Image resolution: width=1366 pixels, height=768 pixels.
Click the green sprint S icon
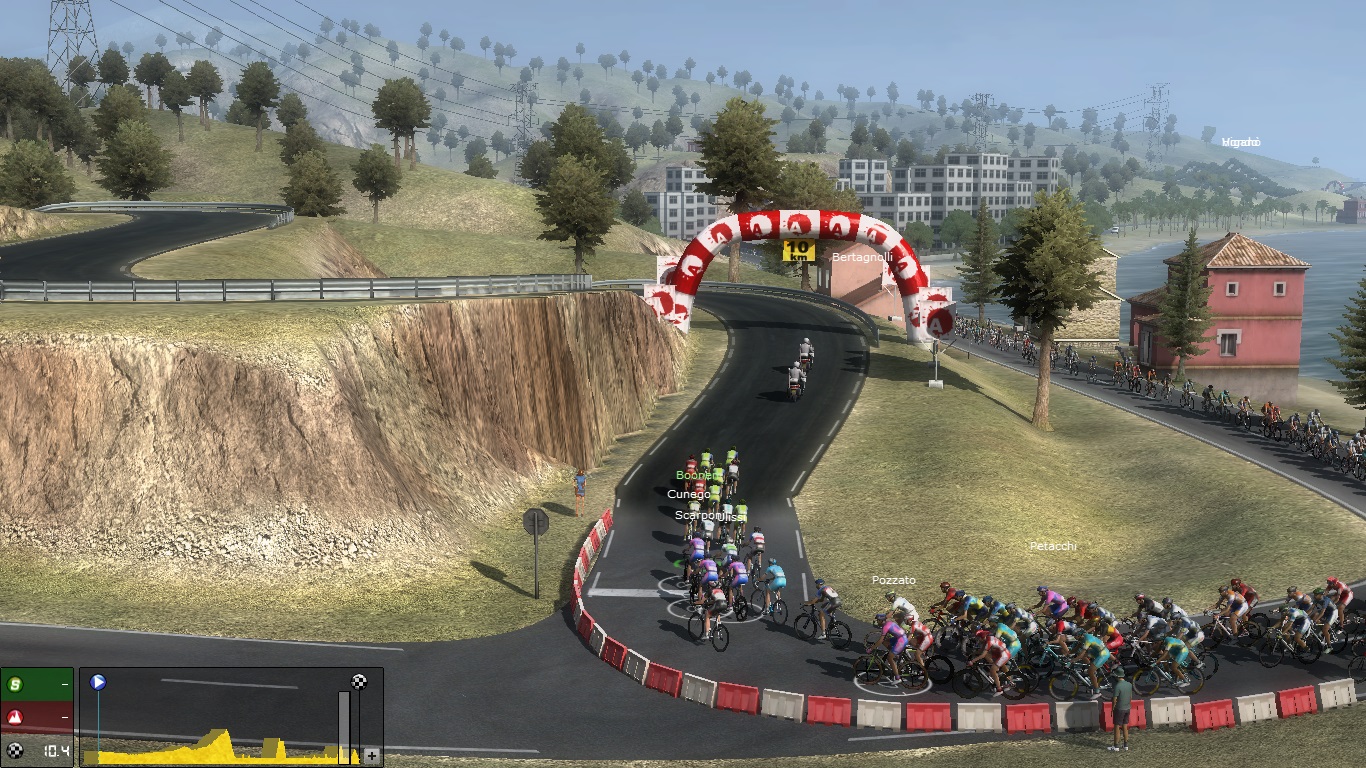pos(15,685)
